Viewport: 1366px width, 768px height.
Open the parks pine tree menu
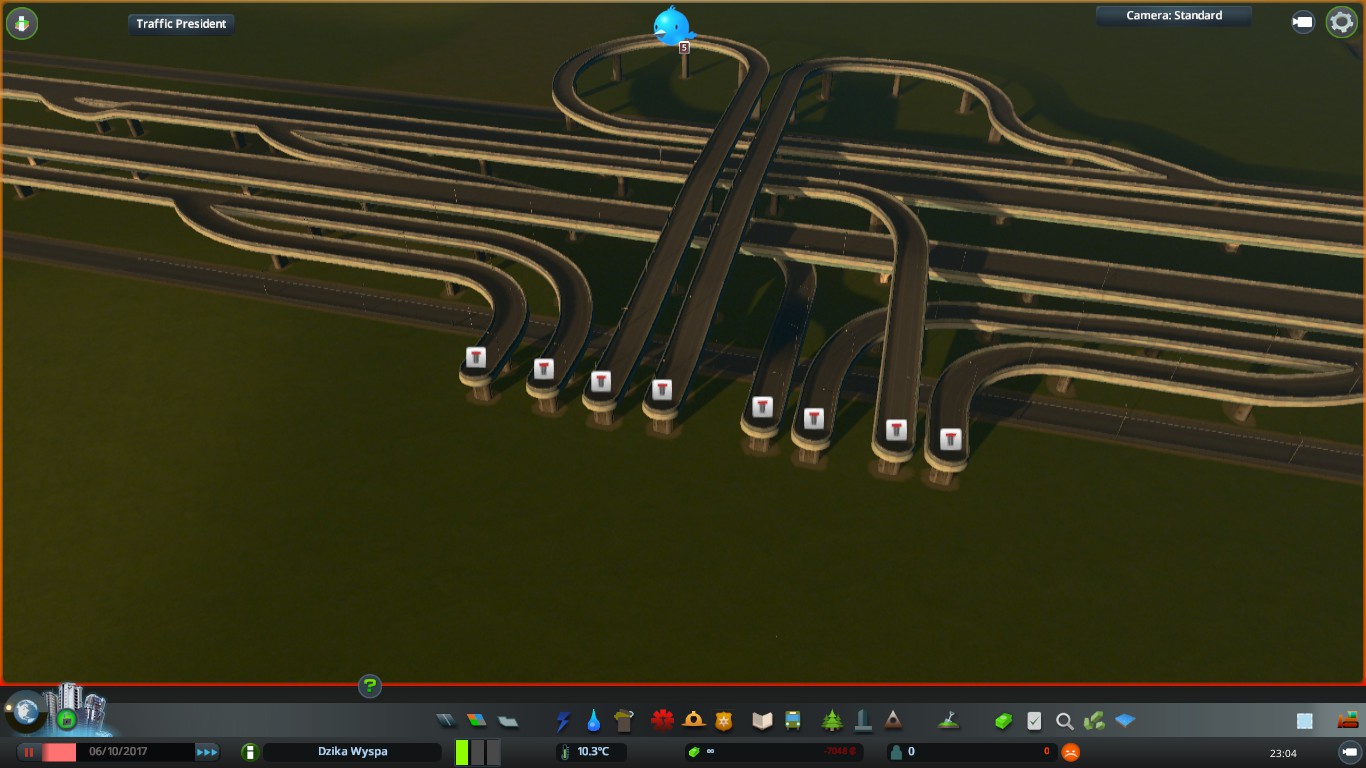[831, 720]
